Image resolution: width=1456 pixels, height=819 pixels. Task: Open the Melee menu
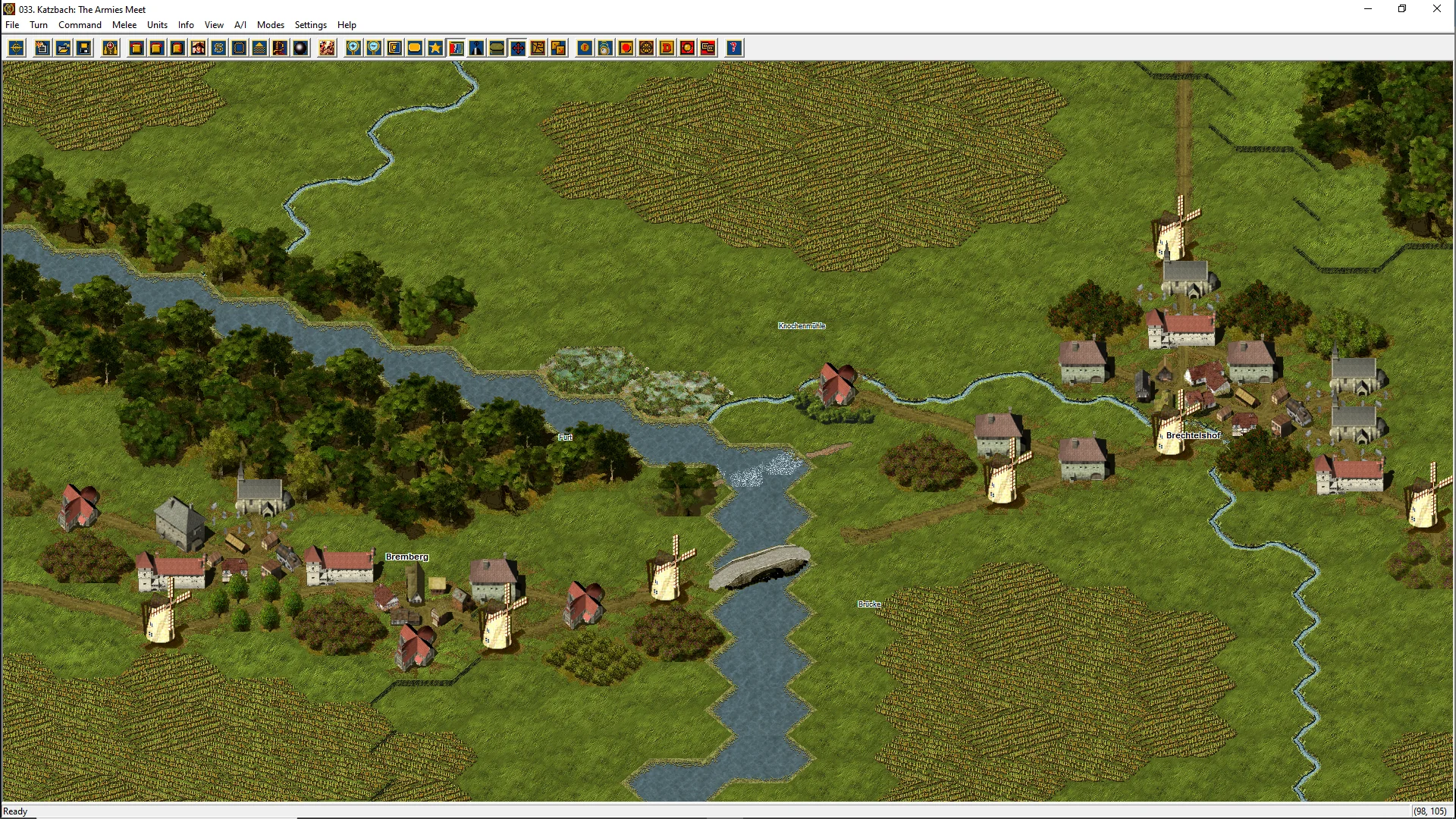click(124, 25)
